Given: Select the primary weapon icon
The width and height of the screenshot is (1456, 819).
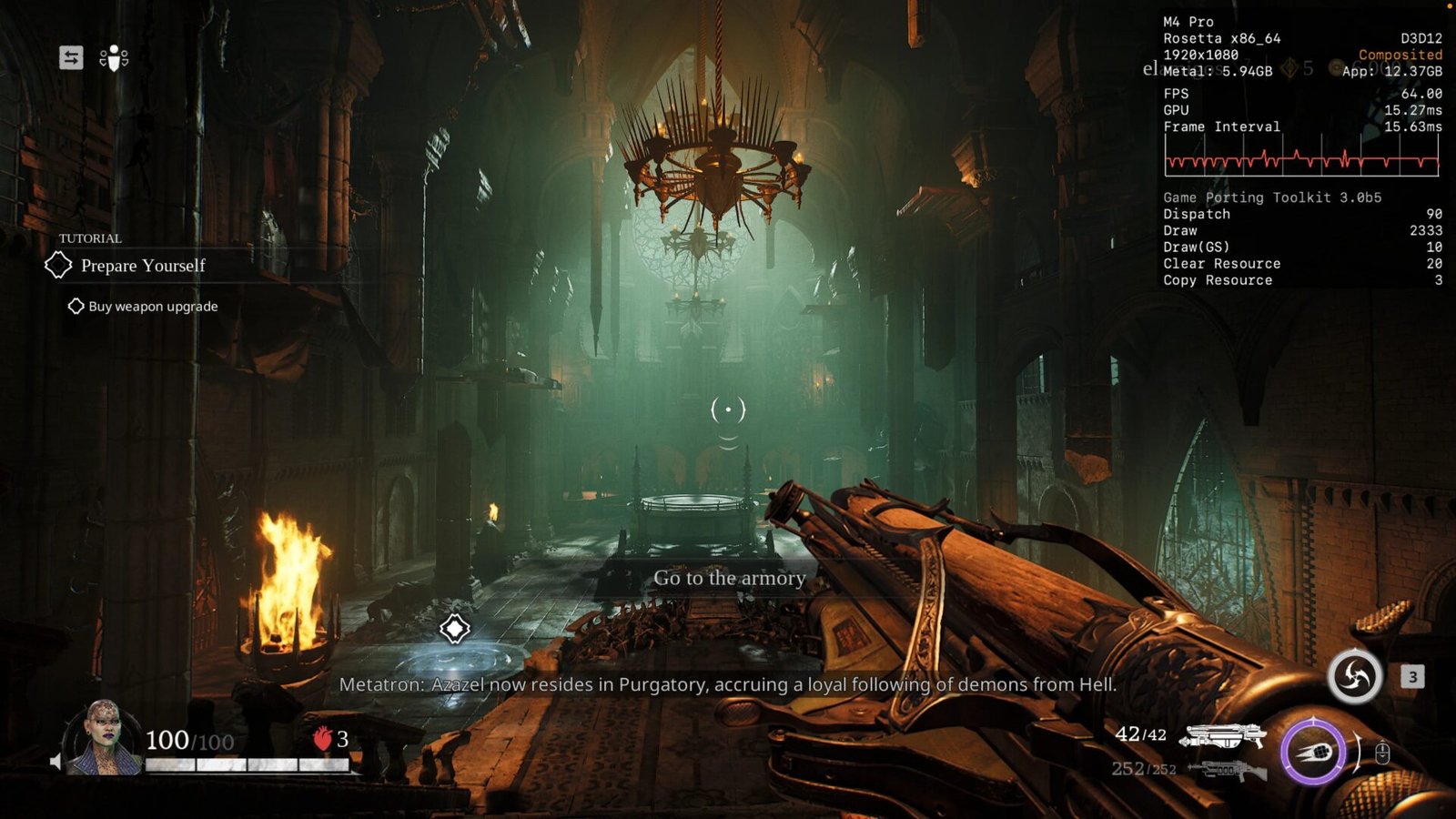Looking at the screenshot, I should 1222,735.
